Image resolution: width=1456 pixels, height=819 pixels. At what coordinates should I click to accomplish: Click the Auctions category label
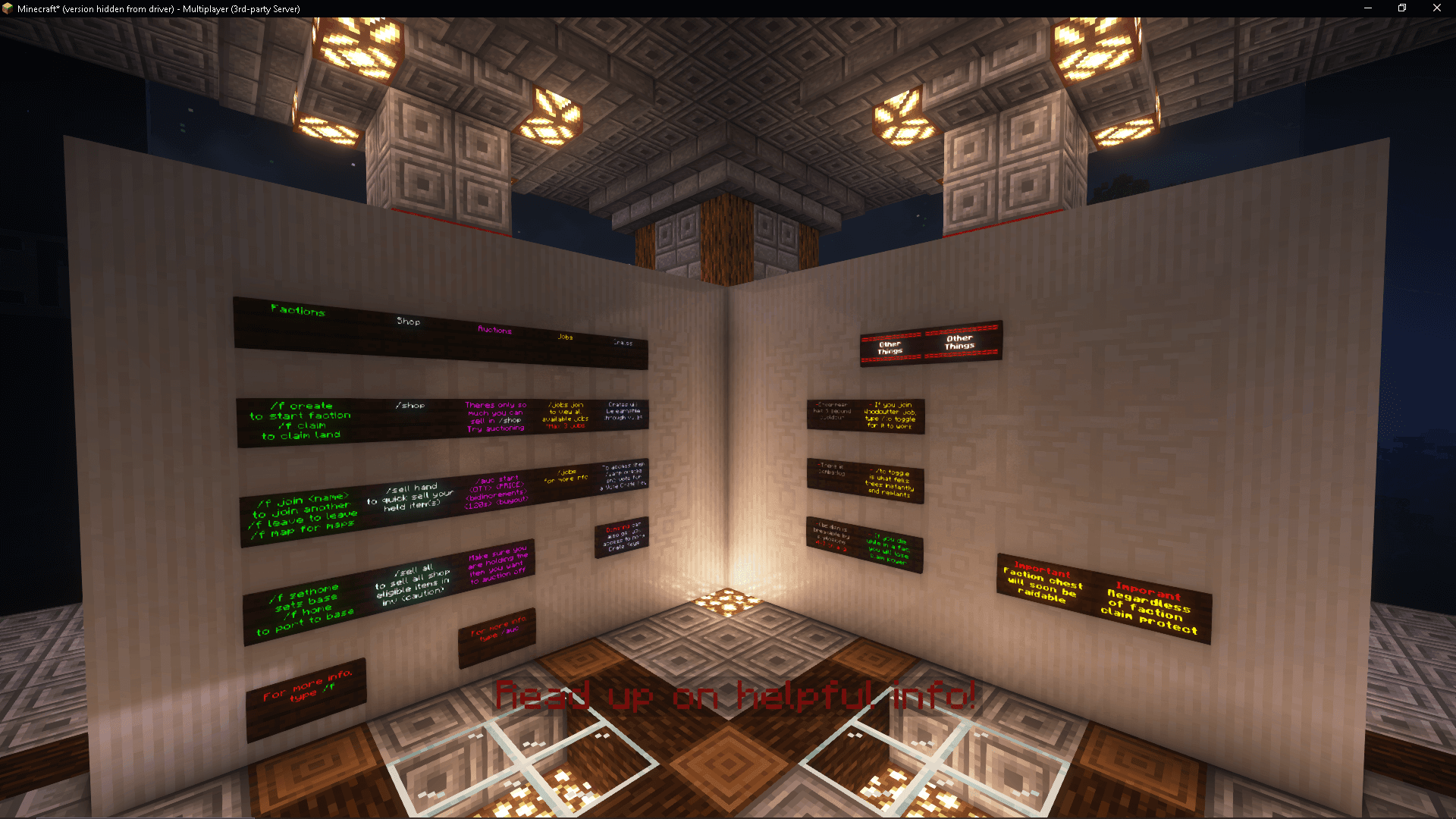point(494,331)
